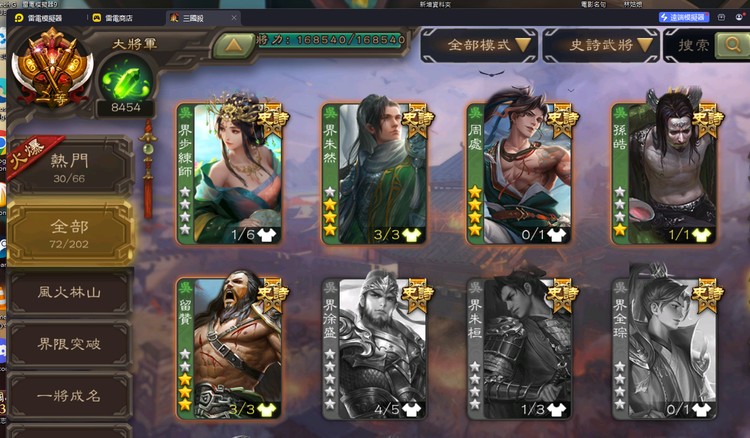This screenshot has height=438, width=750.
Task: Select the 全部 category tab
Action: [x=70, y=233]
